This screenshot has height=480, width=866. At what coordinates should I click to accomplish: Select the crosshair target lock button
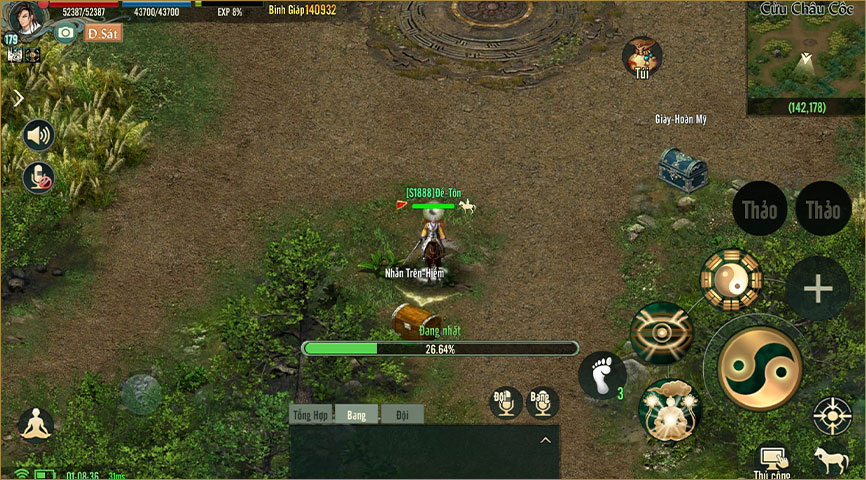(x=832, y=415)
